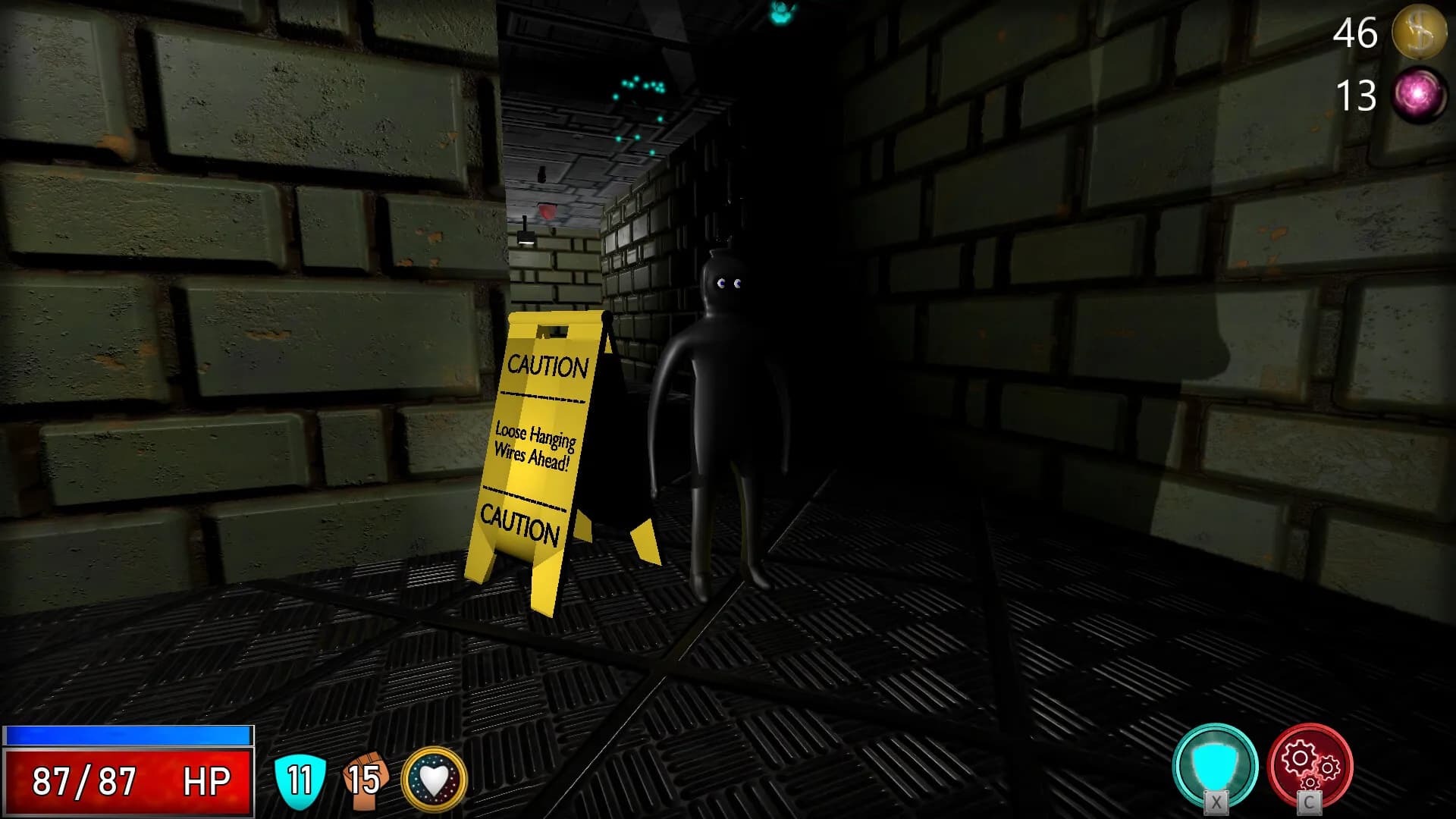This screenshot has width=1456, height=819.
Task: Click the blue bar above the HP meter
Action: 127,734
